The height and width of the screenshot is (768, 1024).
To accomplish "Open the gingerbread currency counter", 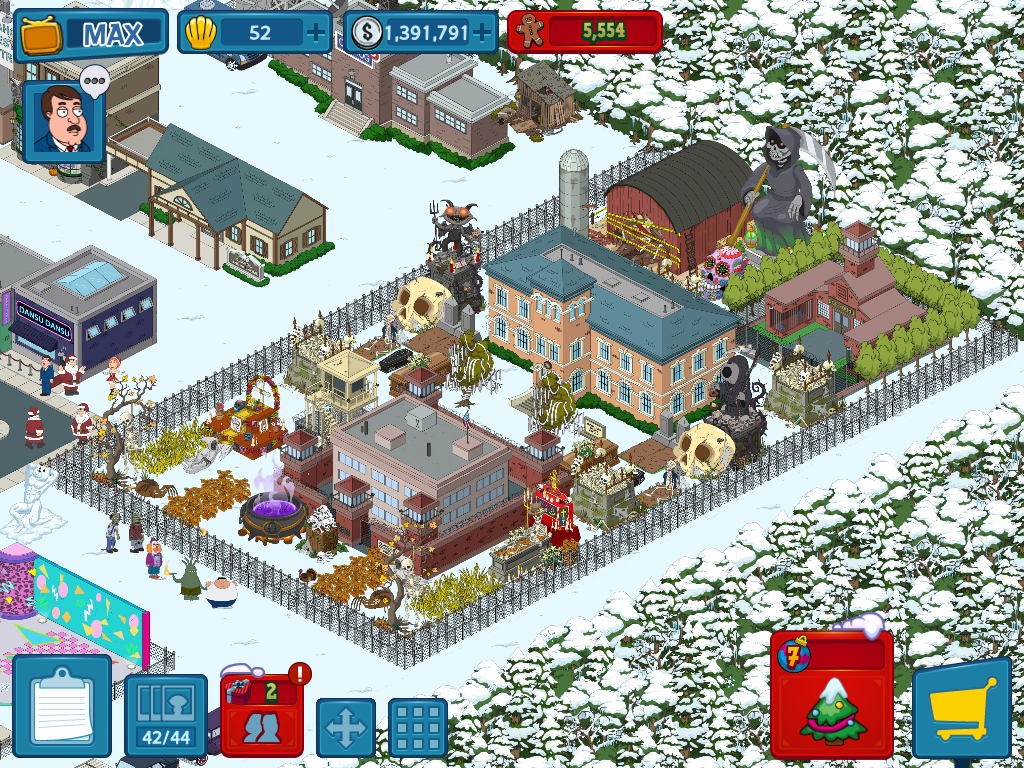I will (585, 32).
